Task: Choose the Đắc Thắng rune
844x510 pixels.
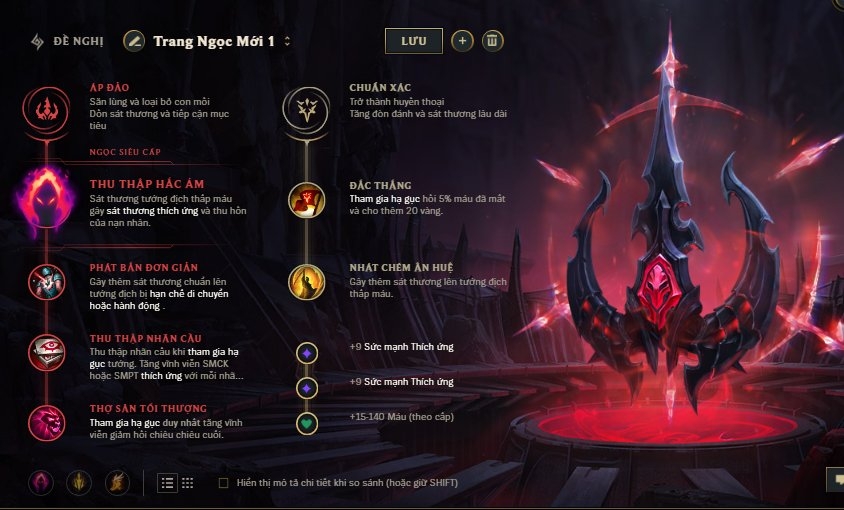Action: (307, 200)
